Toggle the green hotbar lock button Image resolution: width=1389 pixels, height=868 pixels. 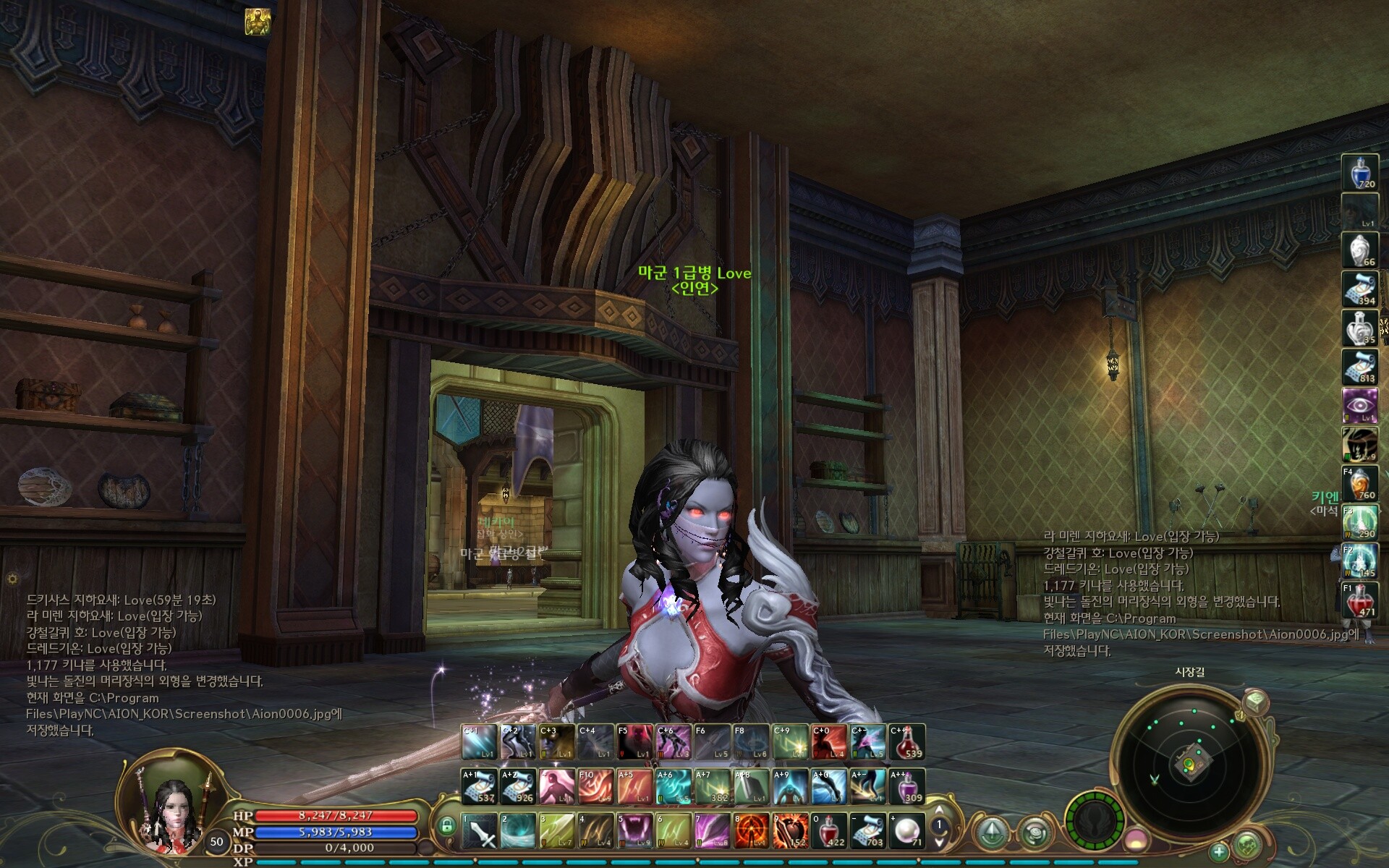pyautogui.click(x=447, y=825)
